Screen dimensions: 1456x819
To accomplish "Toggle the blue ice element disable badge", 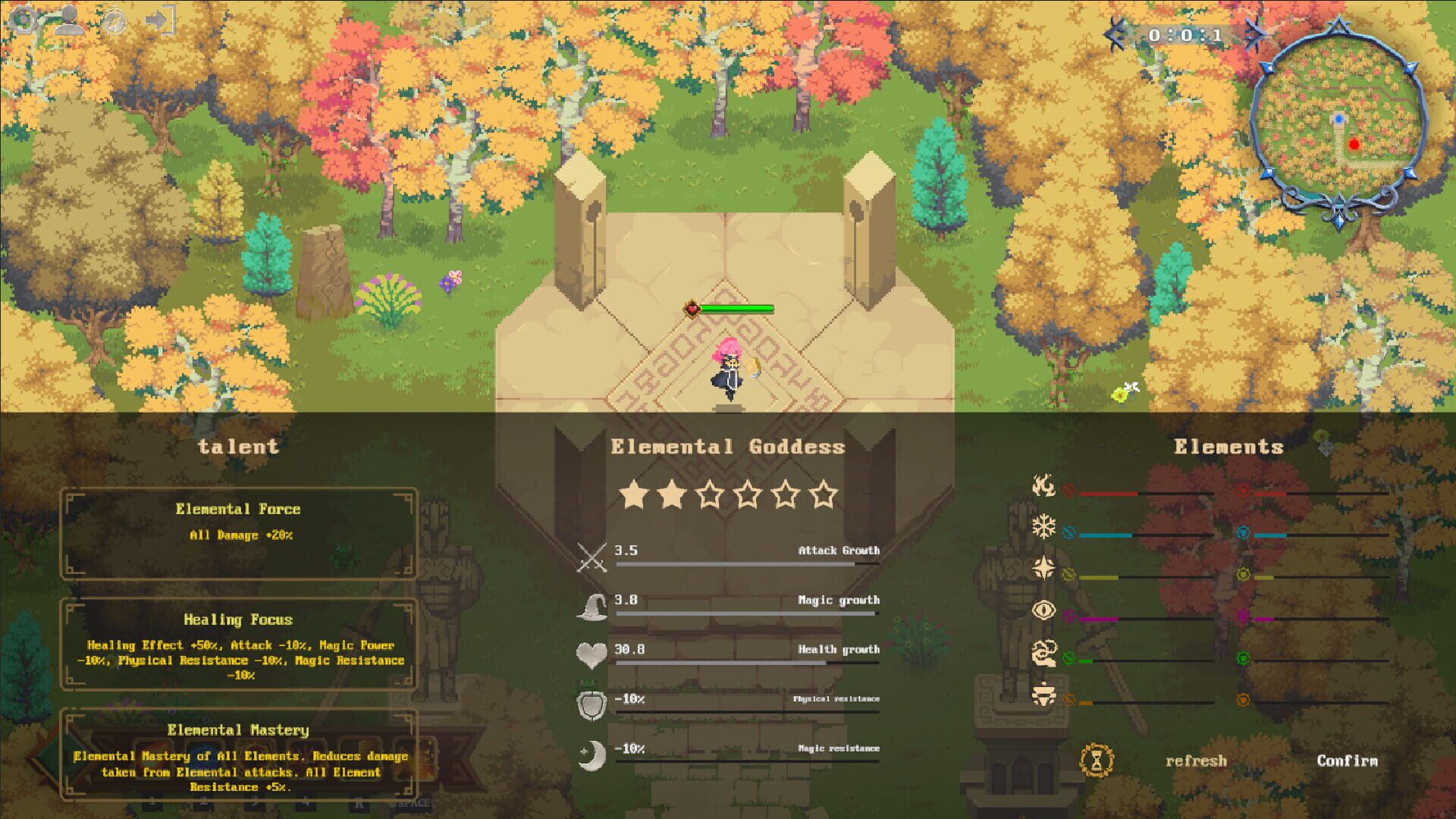I will coord(1069,531).
